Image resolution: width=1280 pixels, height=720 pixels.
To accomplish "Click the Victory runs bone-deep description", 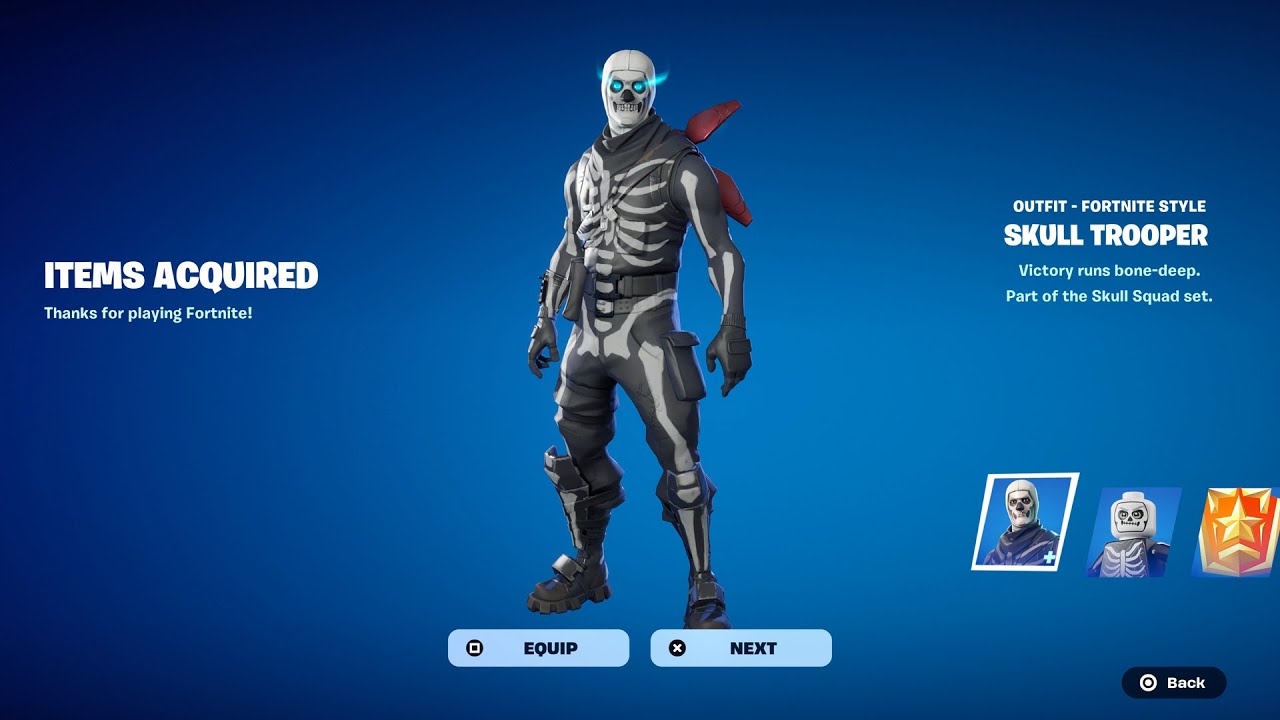I will 1106,270.
